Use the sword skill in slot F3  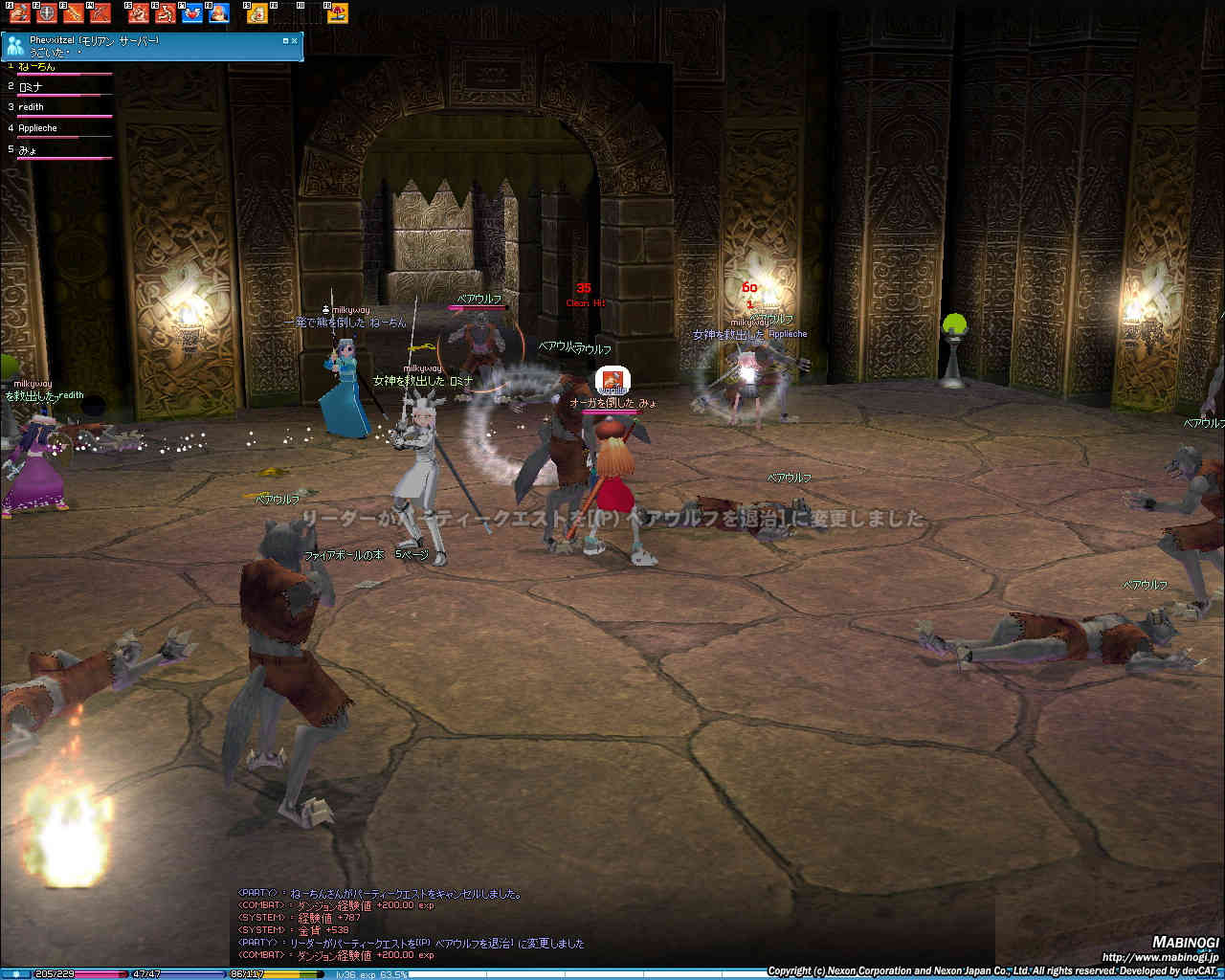[x=73, y=13]
